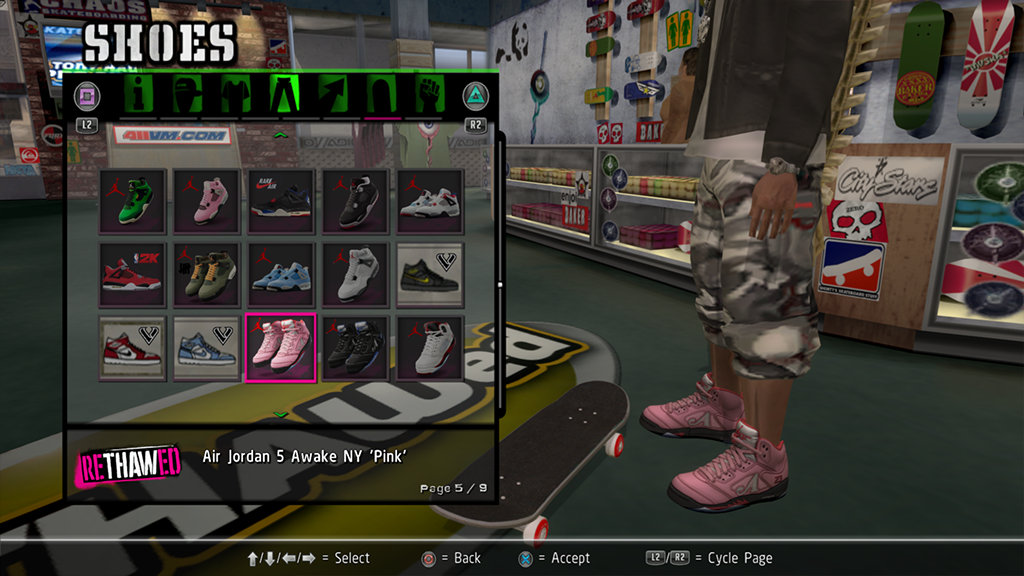This screenshot has width=1024, height=576.
Task: Select the red NBA 2K Jordan shoe
Action: pyautogui.click(x=132, y=274)
